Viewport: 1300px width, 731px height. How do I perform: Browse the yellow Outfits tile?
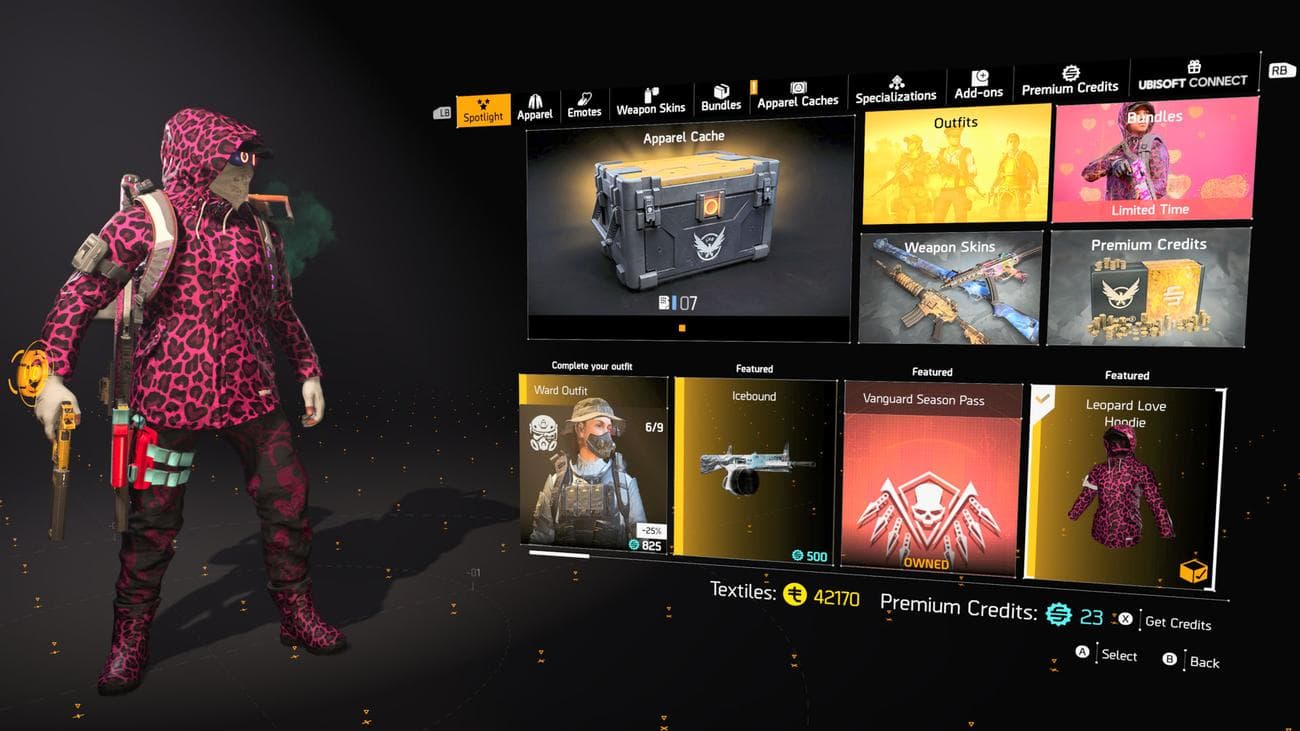[956, 167]
